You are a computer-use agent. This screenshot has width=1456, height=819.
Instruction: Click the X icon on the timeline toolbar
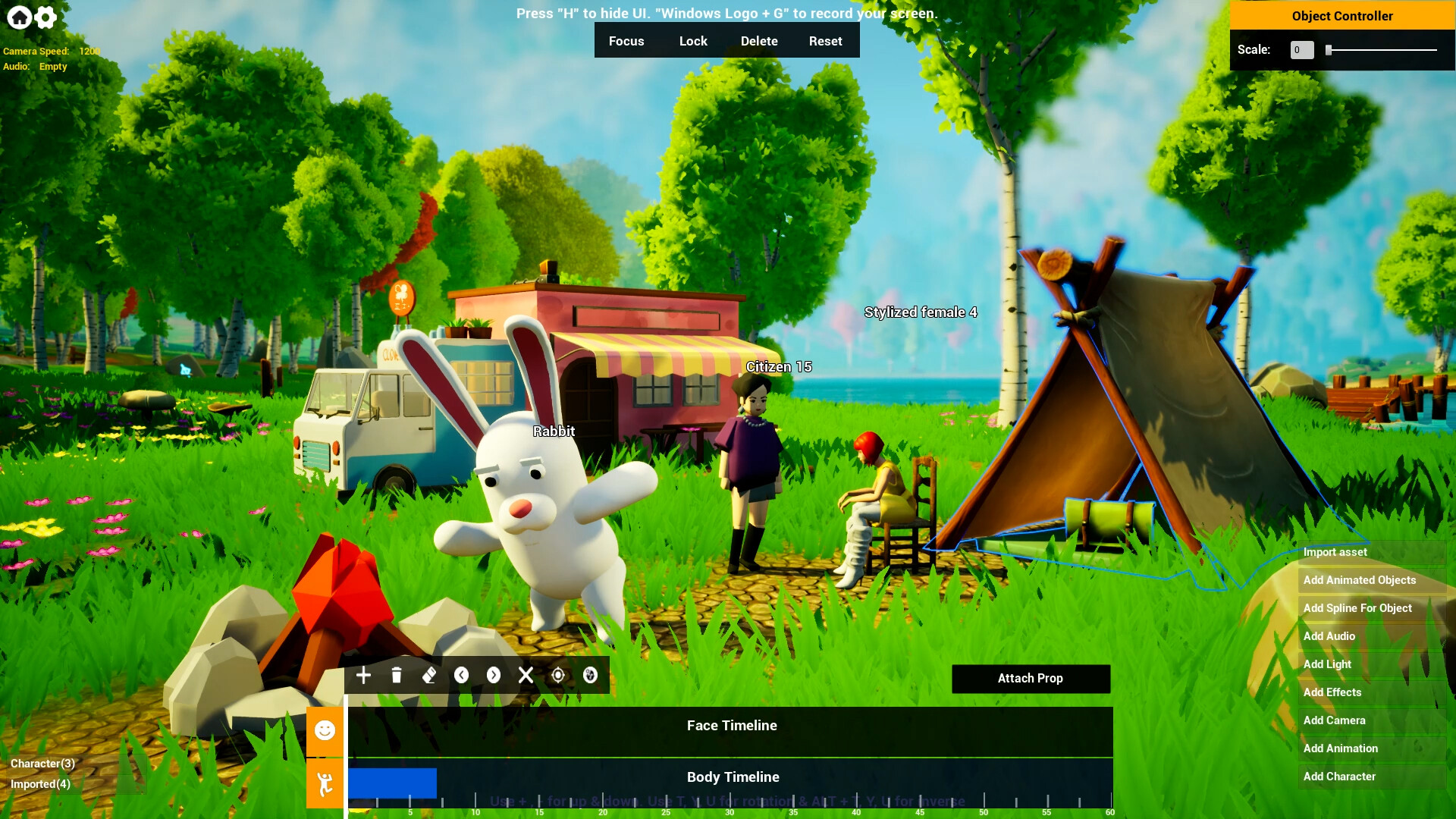click(526, 675)
